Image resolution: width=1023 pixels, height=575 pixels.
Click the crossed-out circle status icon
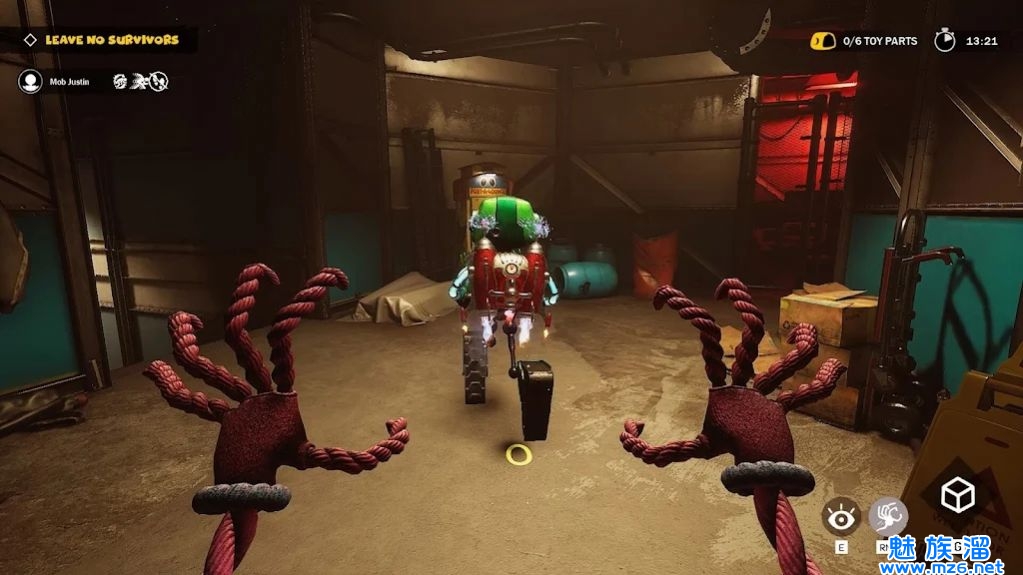159,81
